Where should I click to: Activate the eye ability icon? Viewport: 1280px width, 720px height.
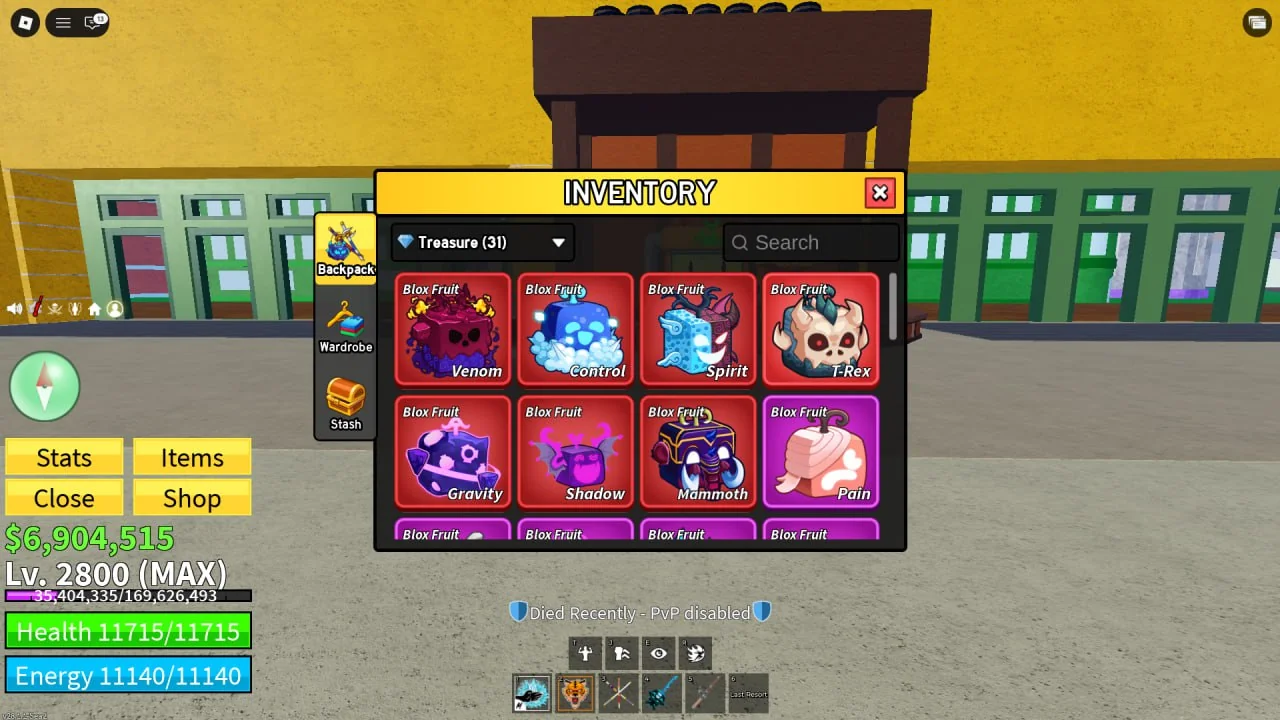(658, 654)
